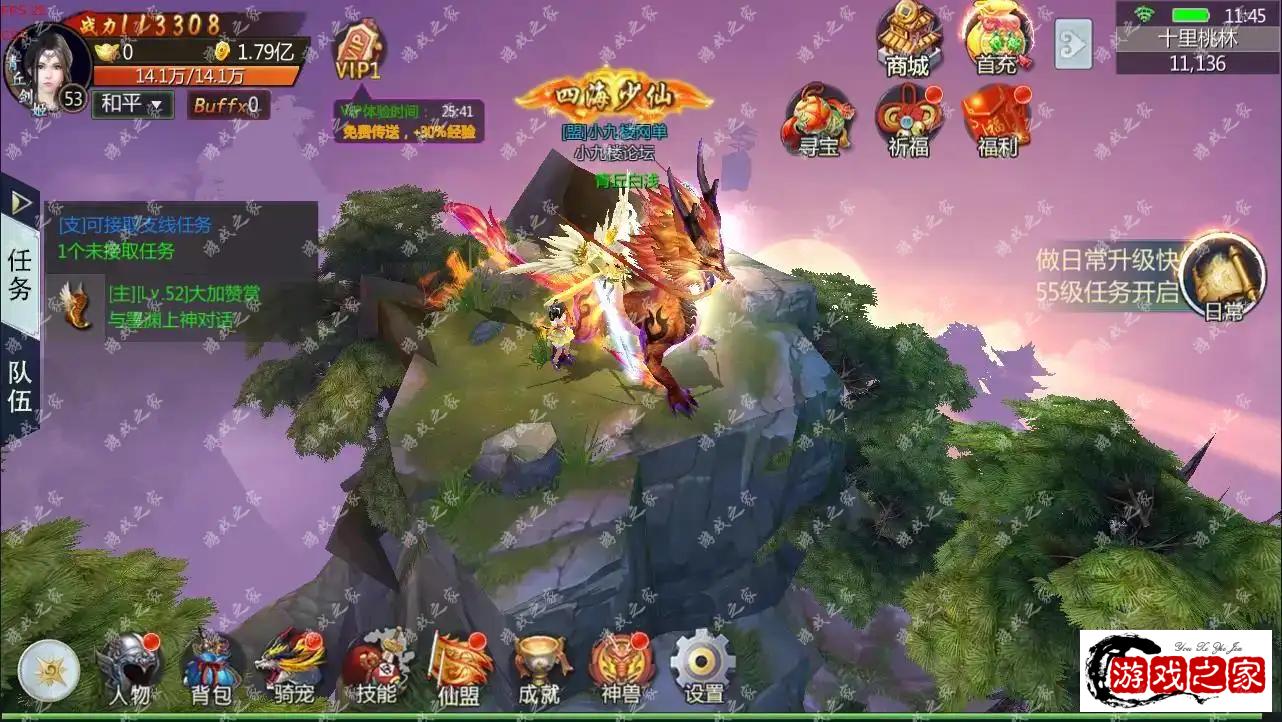Open the 寻宝 treasure hunt
The height and width of the screenshot is (722, 1282).
pyautogui.click(x=818, y=121)
